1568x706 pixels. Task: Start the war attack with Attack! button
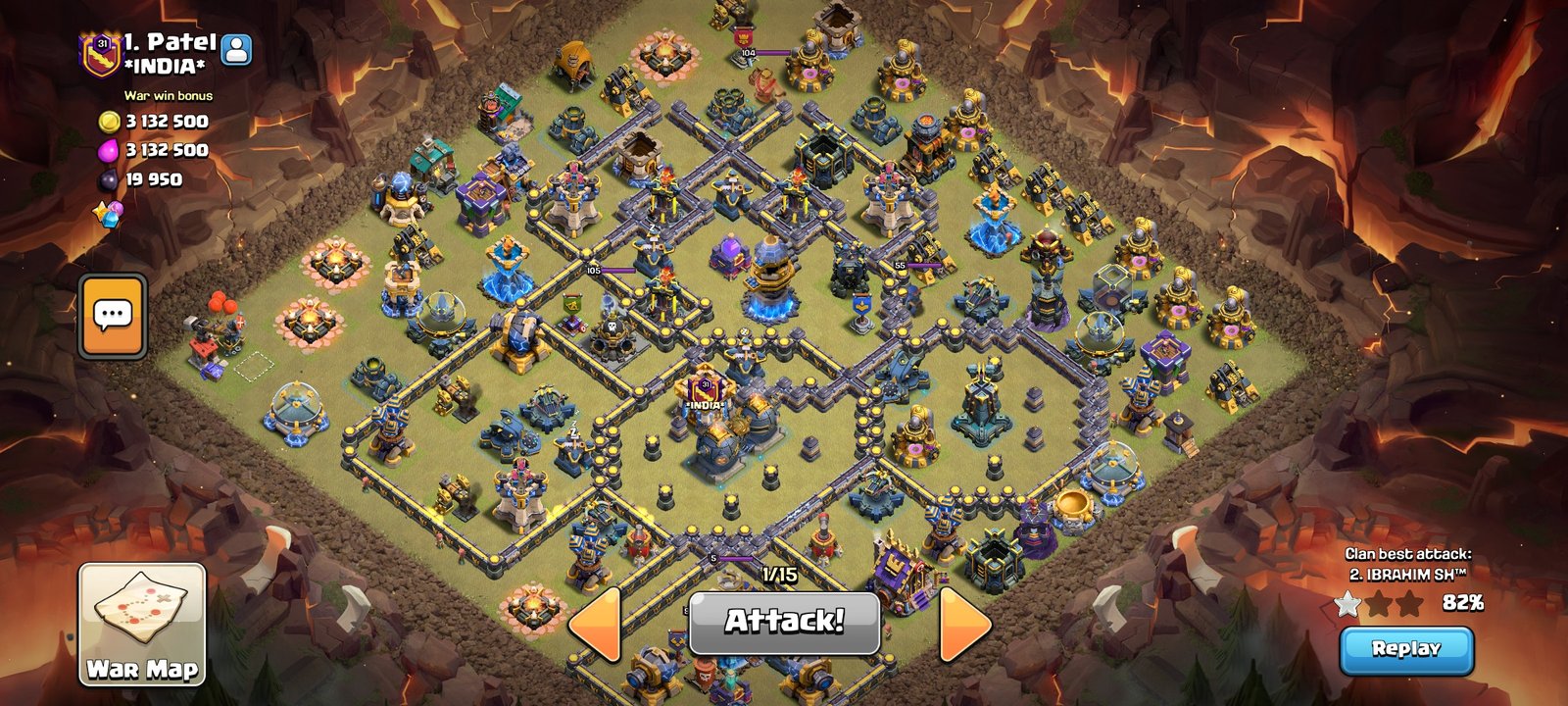[784, 622]
